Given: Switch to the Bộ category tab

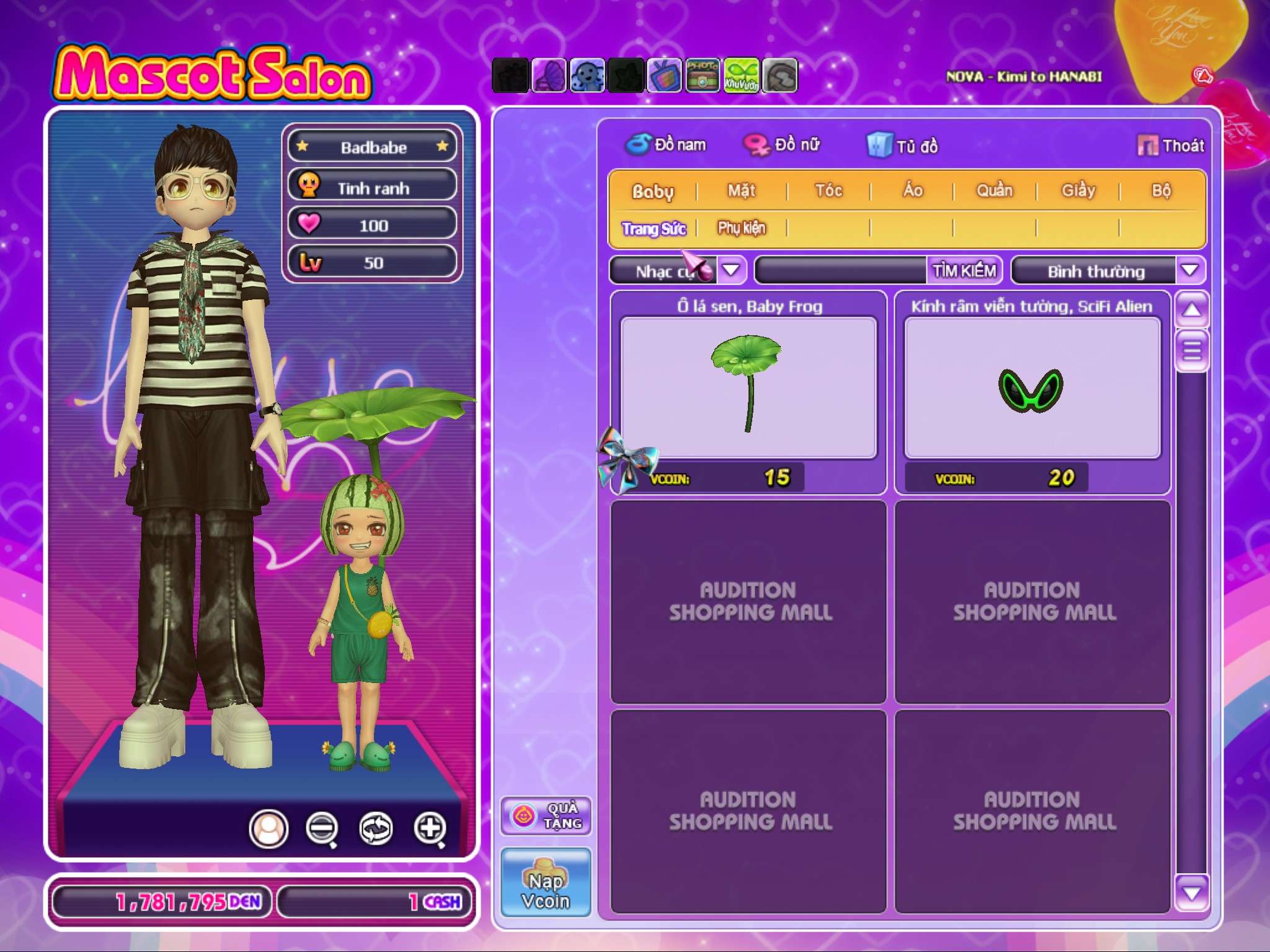Looking at the screenshot, I should (x=1161, y=191).
